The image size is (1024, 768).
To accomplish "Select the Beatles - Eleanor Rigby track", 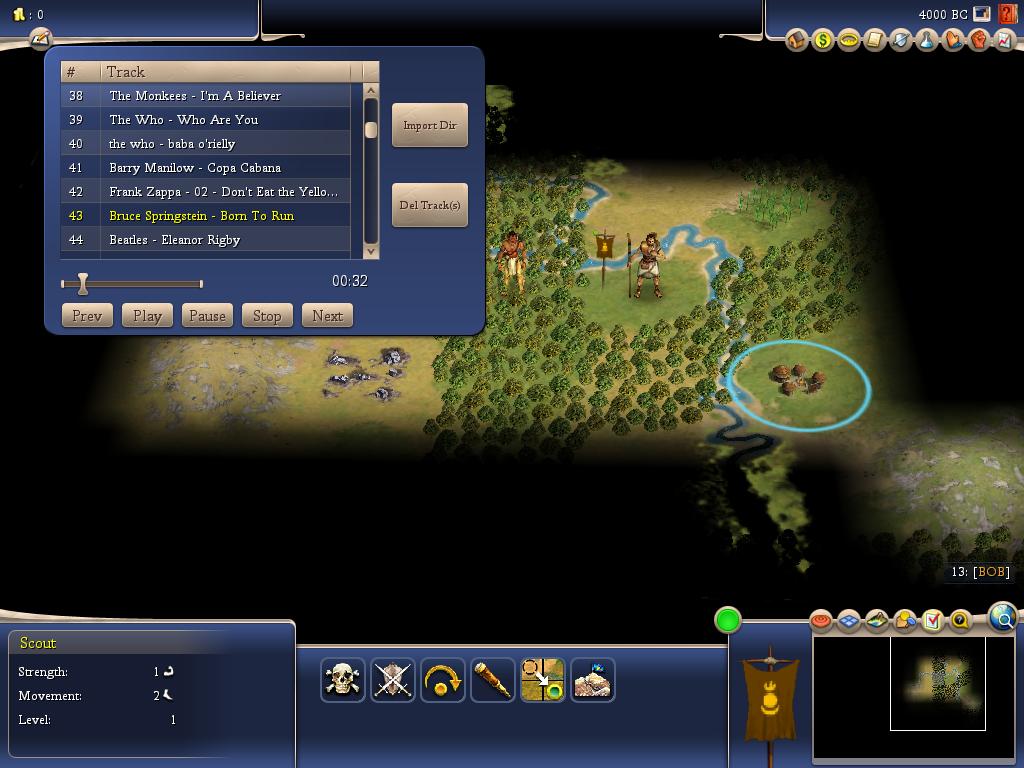I will pyautogui.click(x=175, y=240).
